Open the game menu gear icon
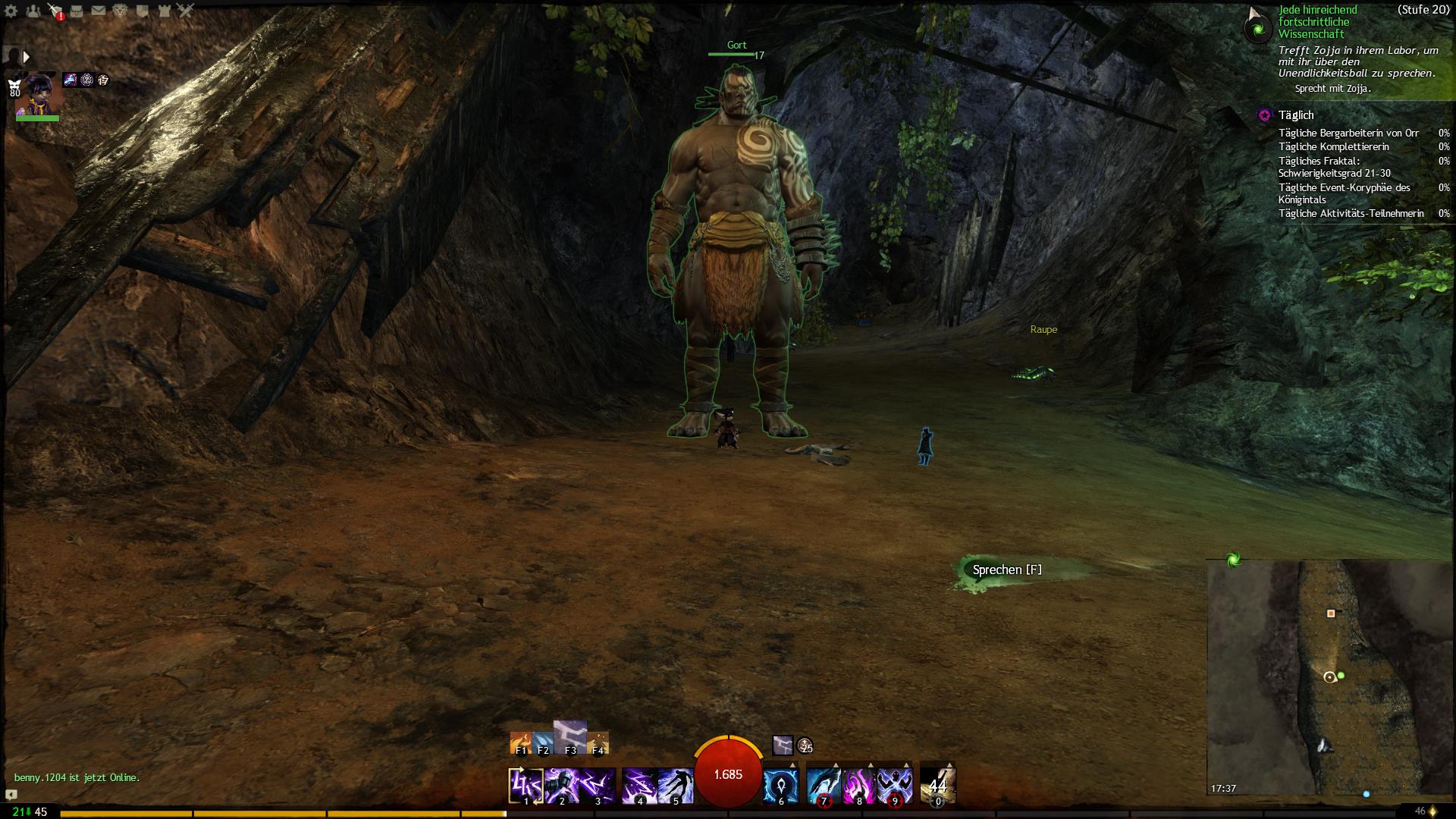Screen dimensions: 1456x819 point(11,11)
